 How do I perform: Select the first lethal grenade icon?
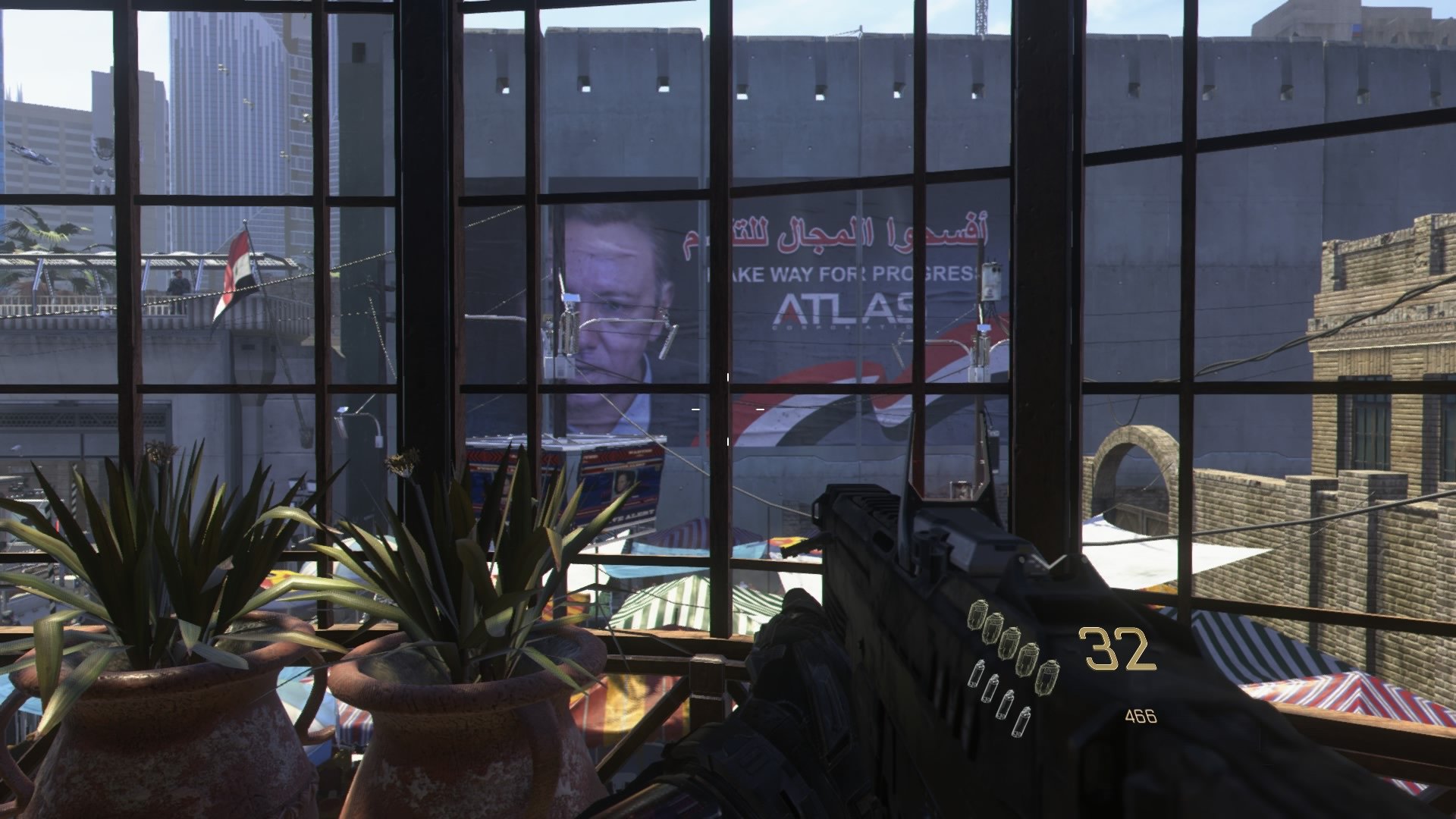977,615
